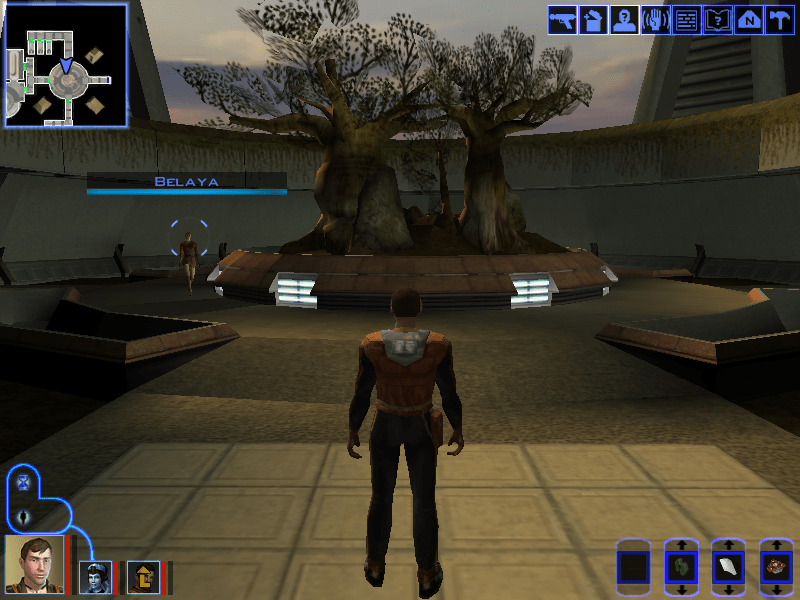The height and width of the screenshot is (600, 800).
Task: Use the brown mine item slot
Action: coord(777,567)
